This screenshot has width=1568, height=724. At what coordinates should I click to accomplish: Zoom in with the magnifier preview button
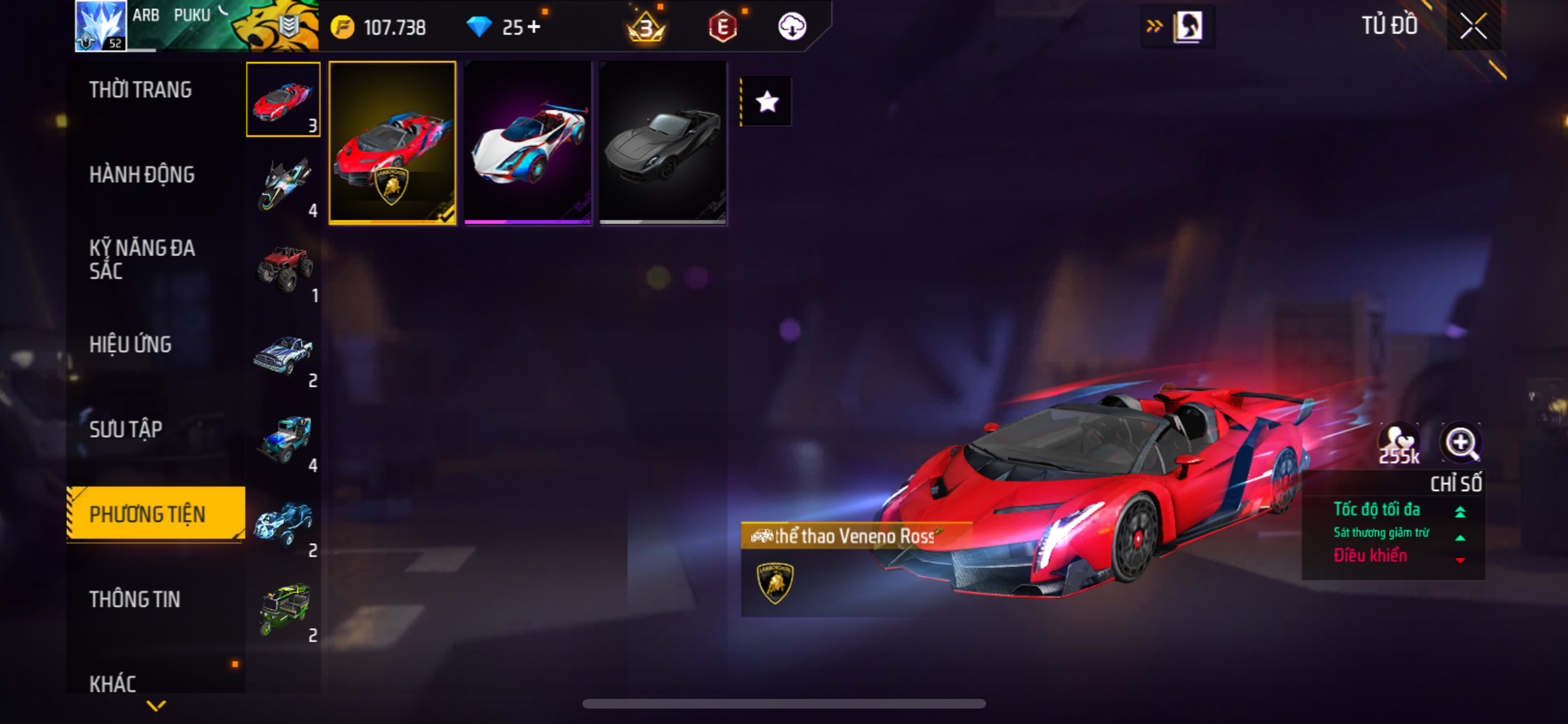[x=1461, y=443]
